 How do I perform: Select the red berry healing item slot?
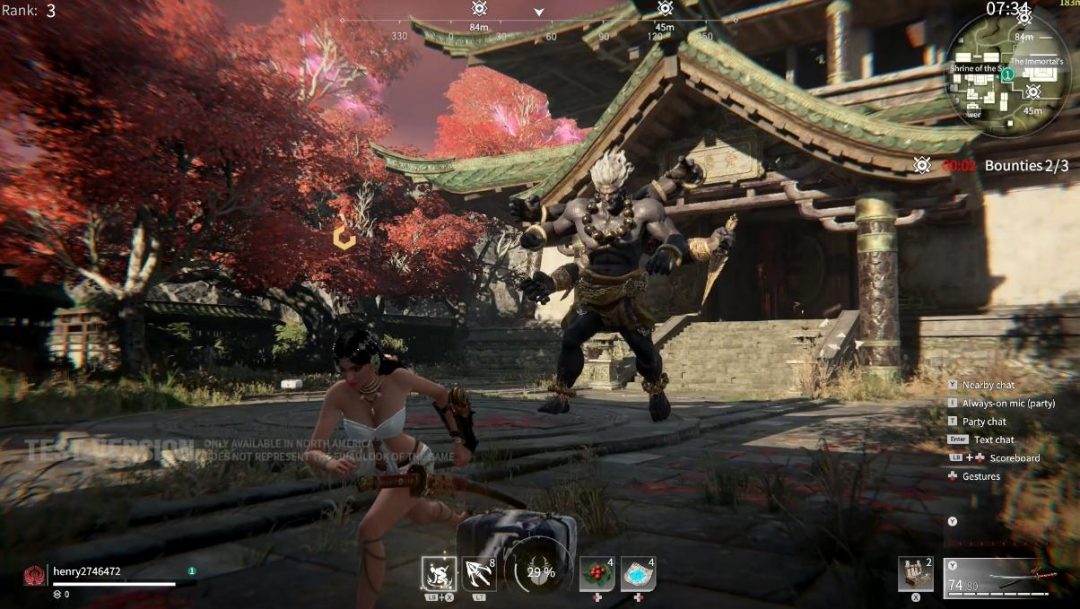pyautogui.click(x=597, y=574)
